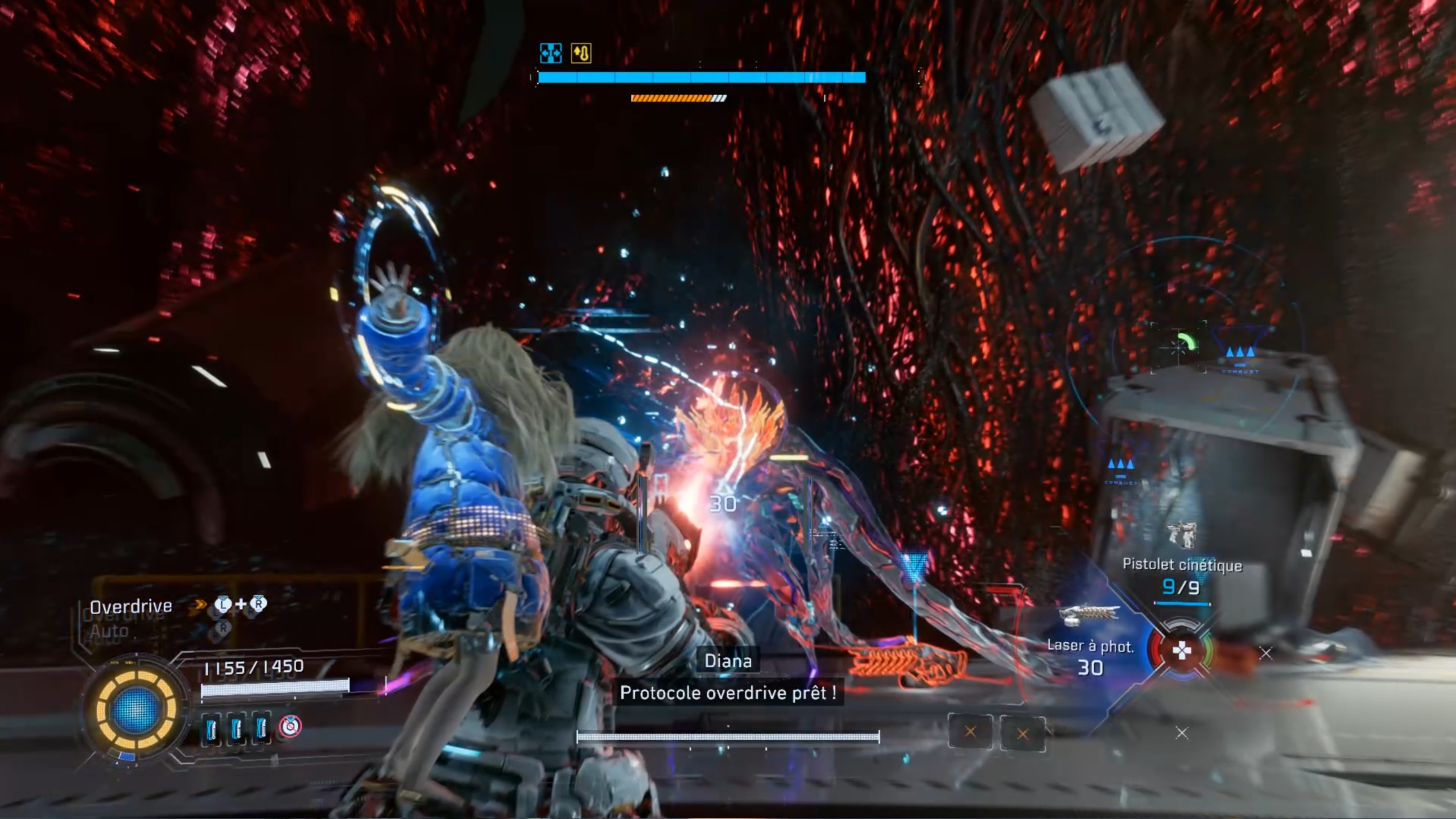The image size is (1456, 819).
Task: Click the blue arrows enemy status icon
Action: [550, 53]
